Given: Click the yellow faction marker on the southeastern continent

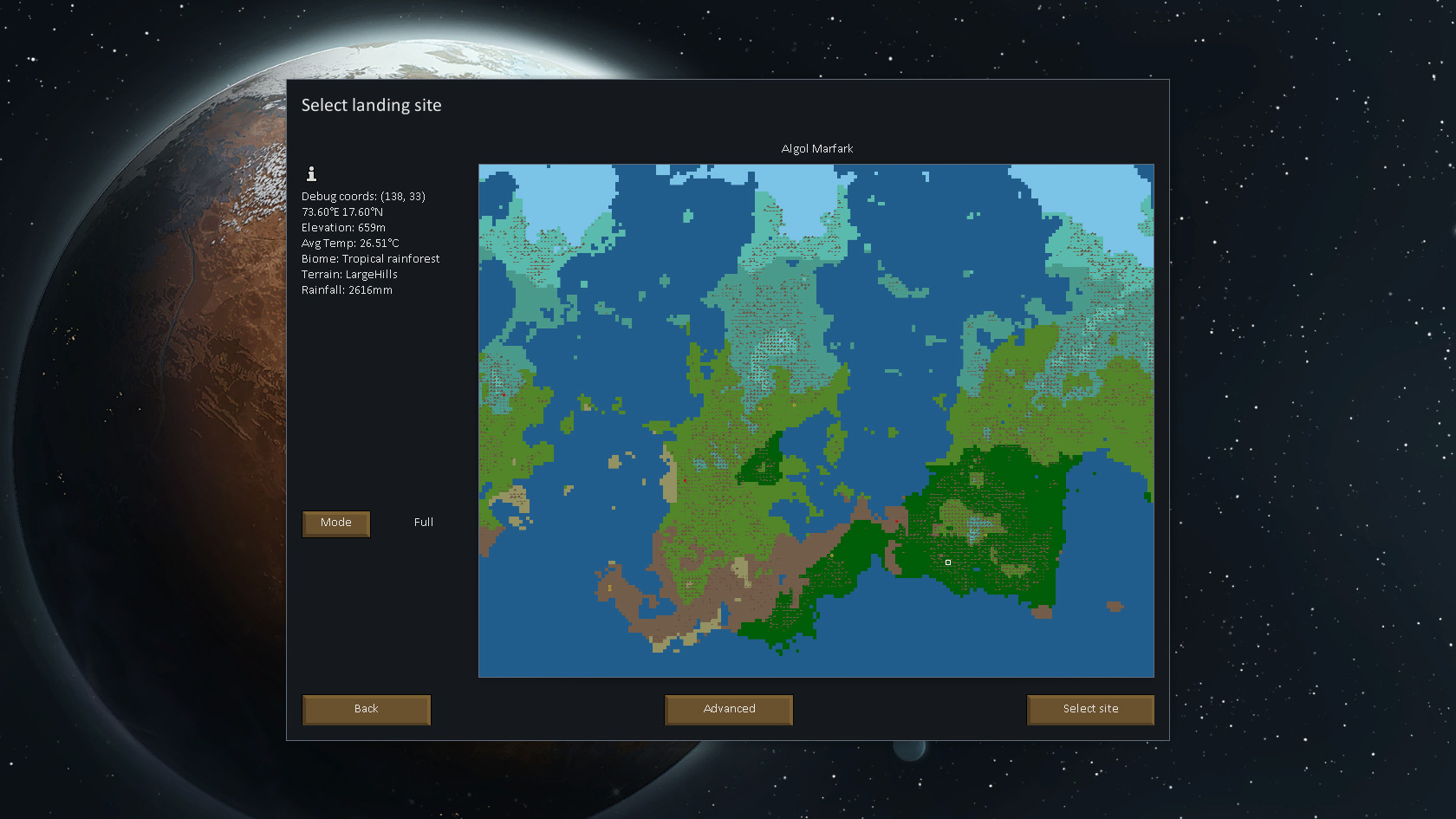Looking at the screenshot, I should (985, 536).
